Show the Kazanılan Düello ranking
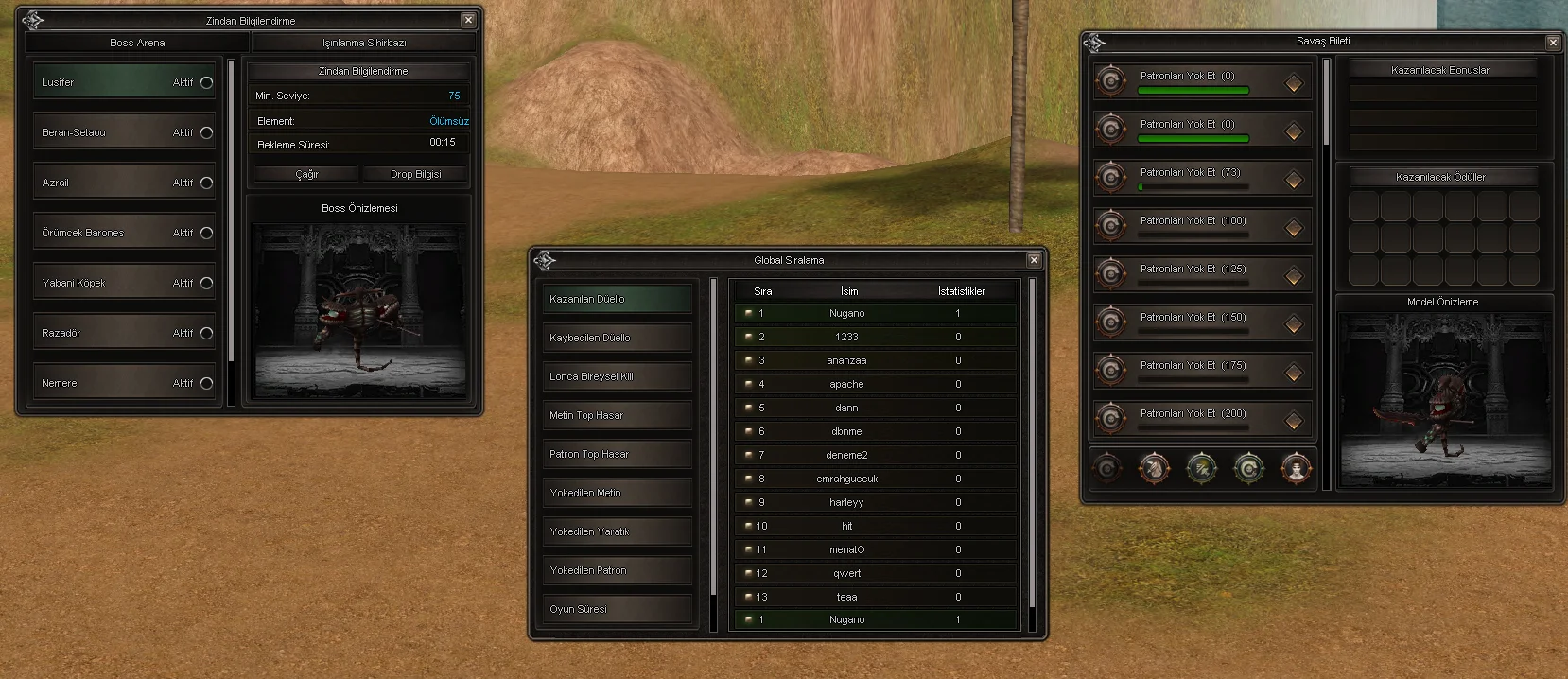The width and height of the screenshot is (1568, 679). (x=617, y=299)
